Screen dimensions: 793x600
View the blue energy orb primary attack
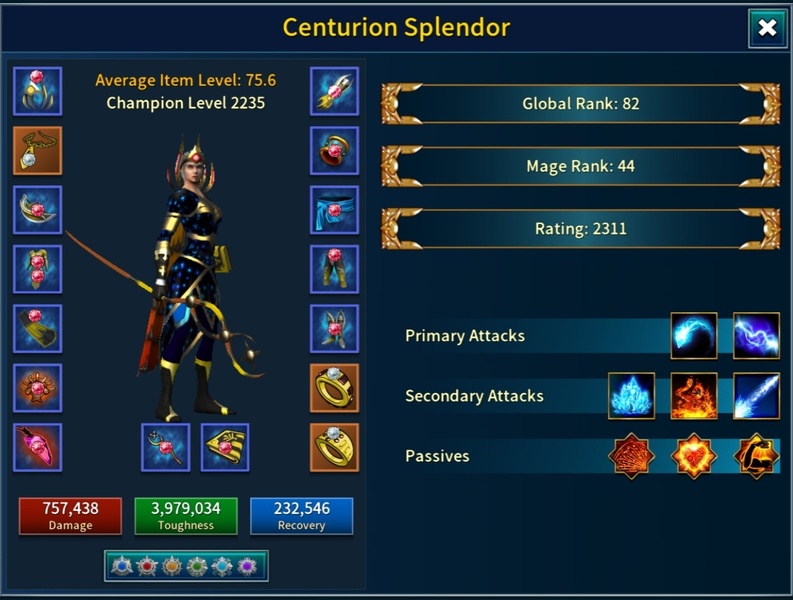click(x=694, y=336)
